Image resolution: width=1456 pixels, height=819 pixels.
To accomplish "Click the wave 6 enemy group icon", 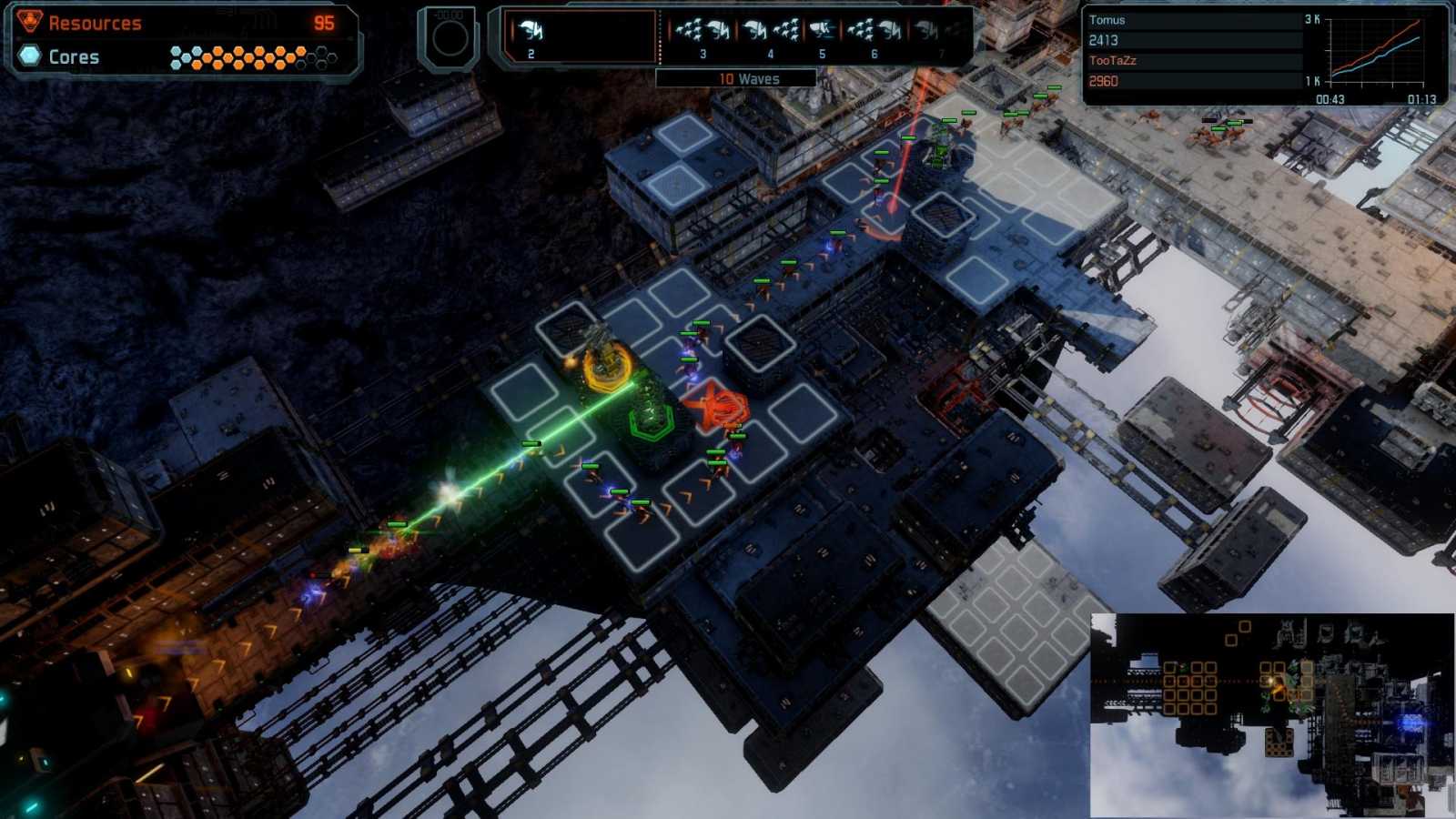I will click(x=876, y=30).
